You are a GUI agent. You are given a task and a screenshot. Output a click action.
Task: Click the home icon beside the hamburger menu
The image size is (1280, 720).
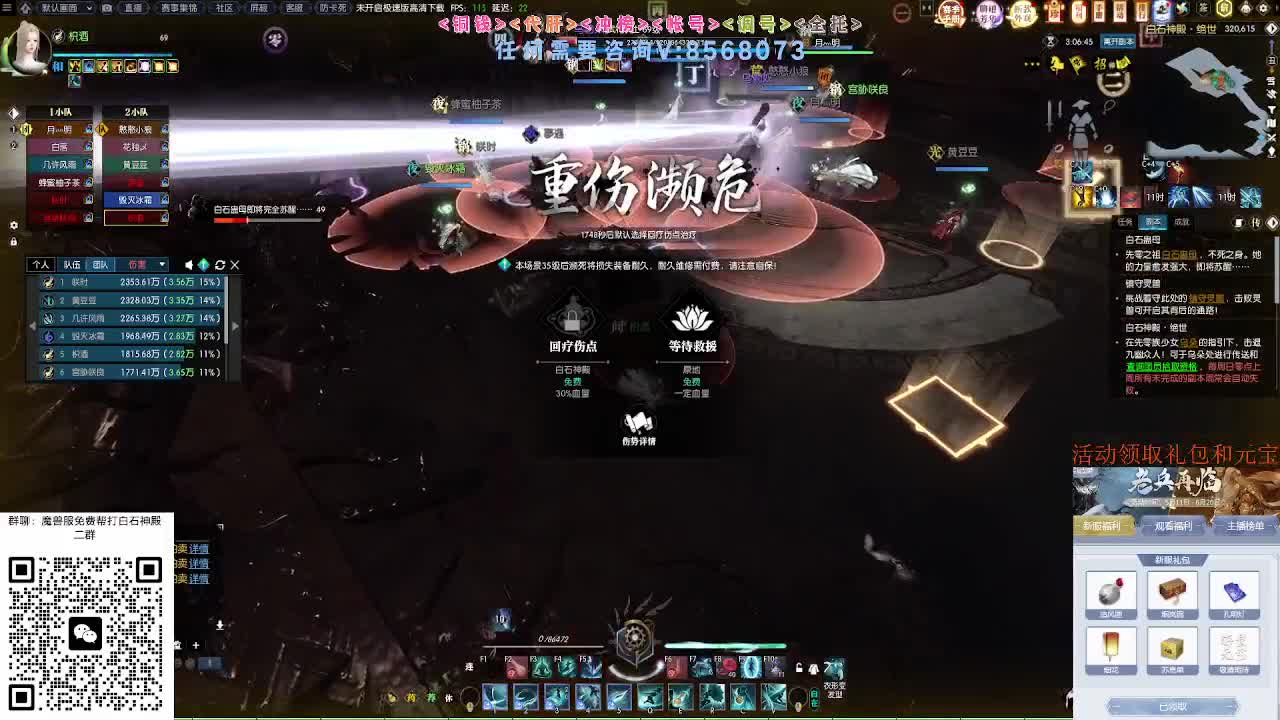(26, 9)
